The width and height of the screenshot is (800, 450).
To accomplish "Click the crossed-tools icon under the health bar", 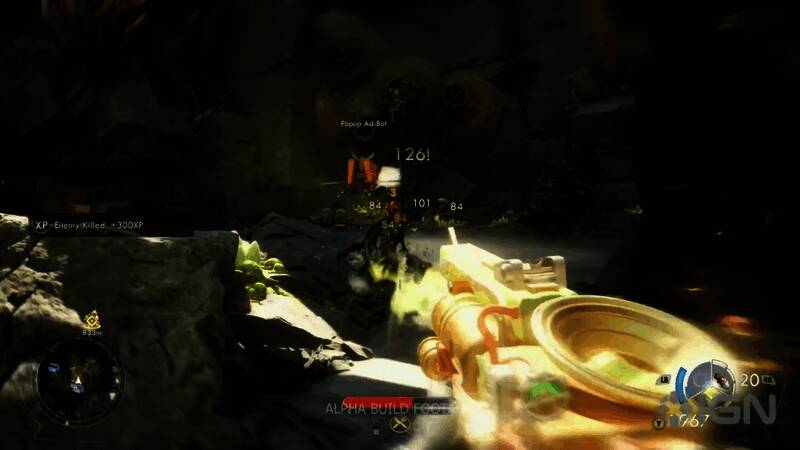I will (402, 424).
